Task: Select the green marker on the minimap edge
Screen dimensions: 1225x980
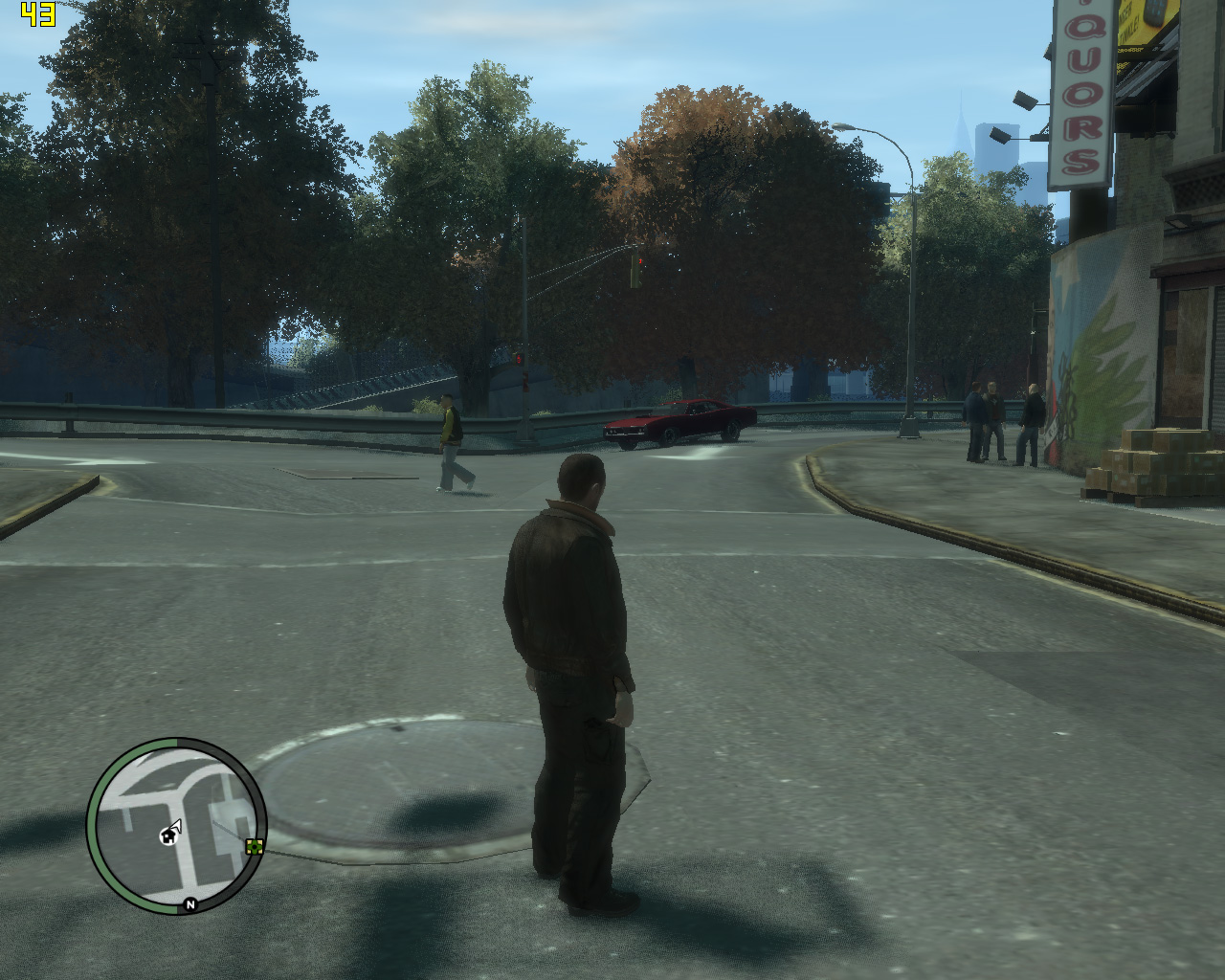Action: [255, 846]
